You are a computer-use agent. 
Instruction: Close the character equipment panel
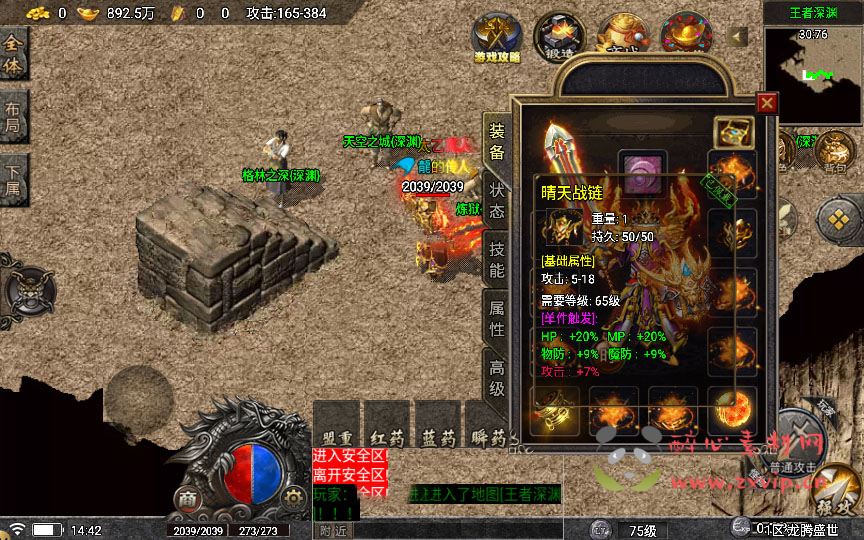[767, 103]
